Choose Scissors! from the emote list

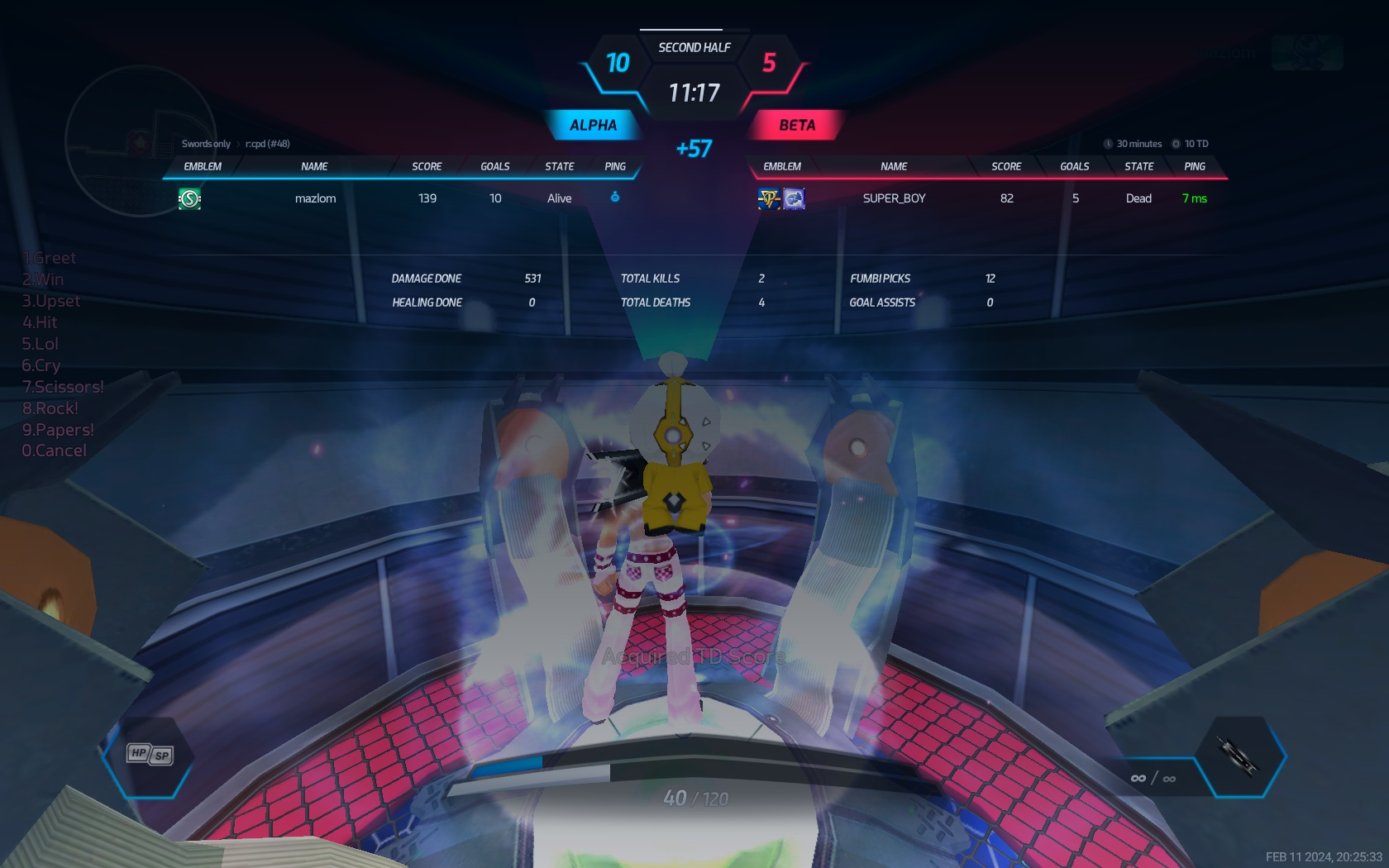click(63, 387)
